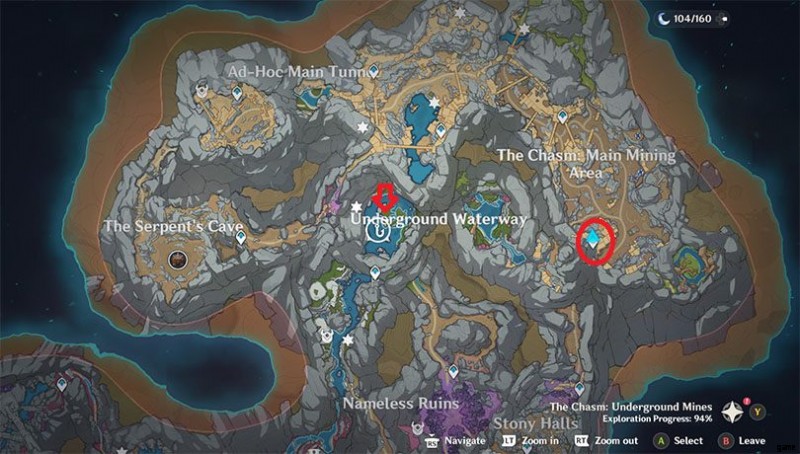The height and width of the screenshot is (454, 800).
Task: Select the waypoint circled in red
Action: pyautogui.click(x=598, y=238)
